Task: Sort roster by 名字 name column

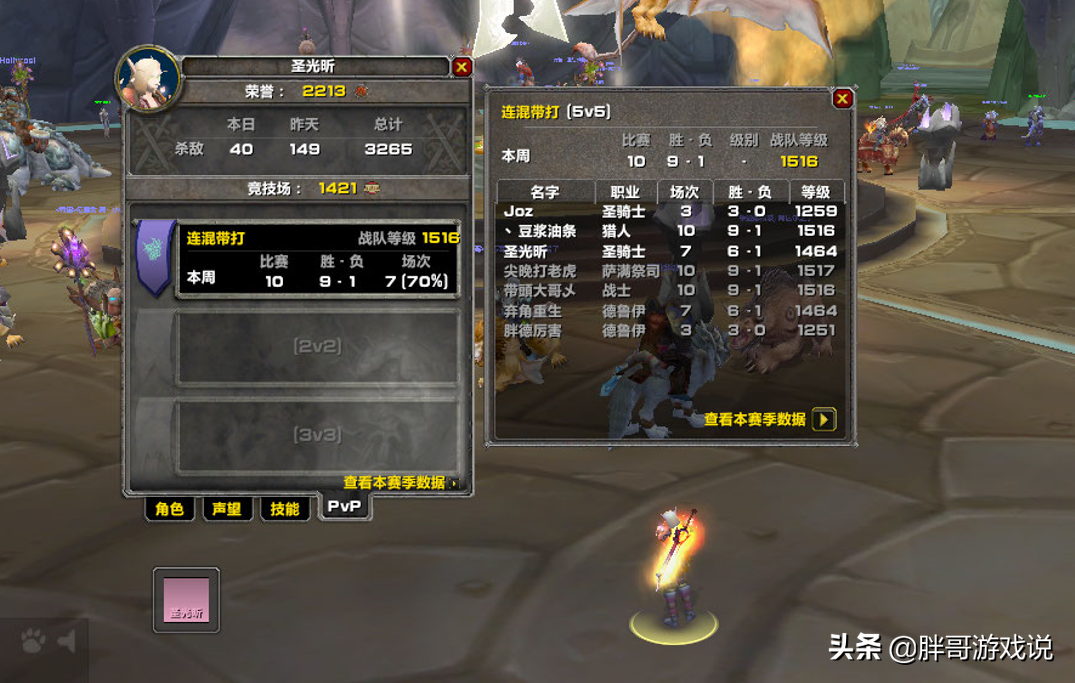Action: click(545, 192)
